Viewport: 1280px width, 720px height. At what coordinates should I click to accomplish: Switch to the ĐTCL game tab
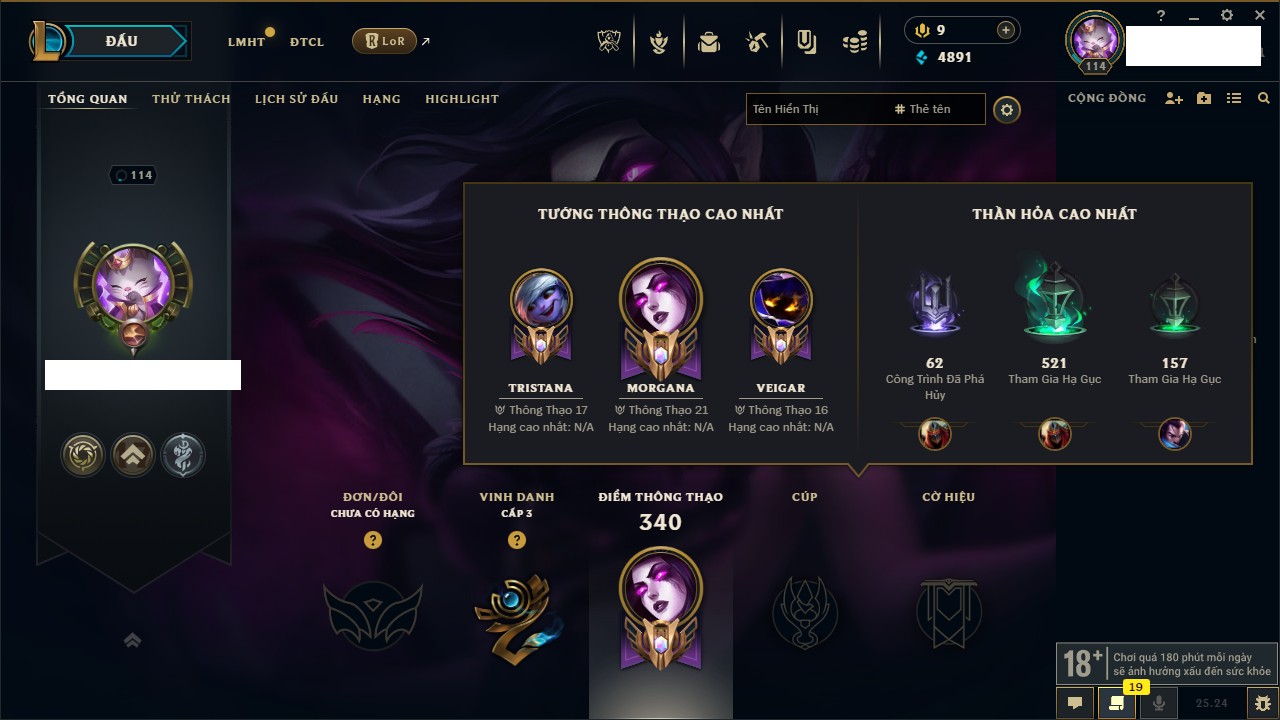point(307,42)
